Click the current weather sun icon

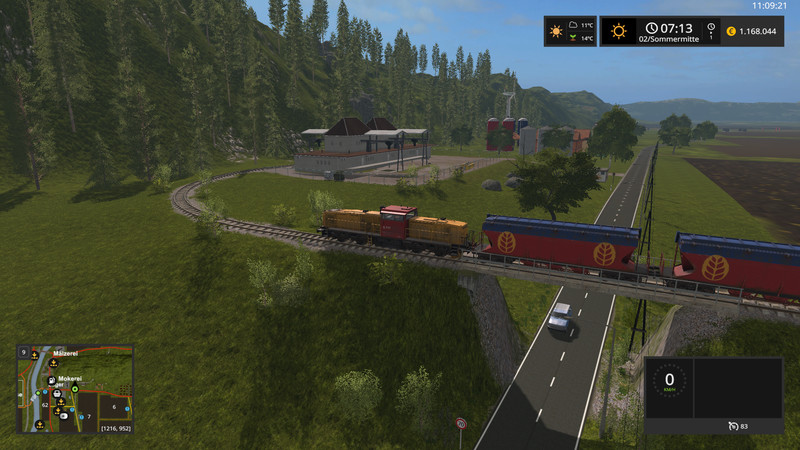619,31
